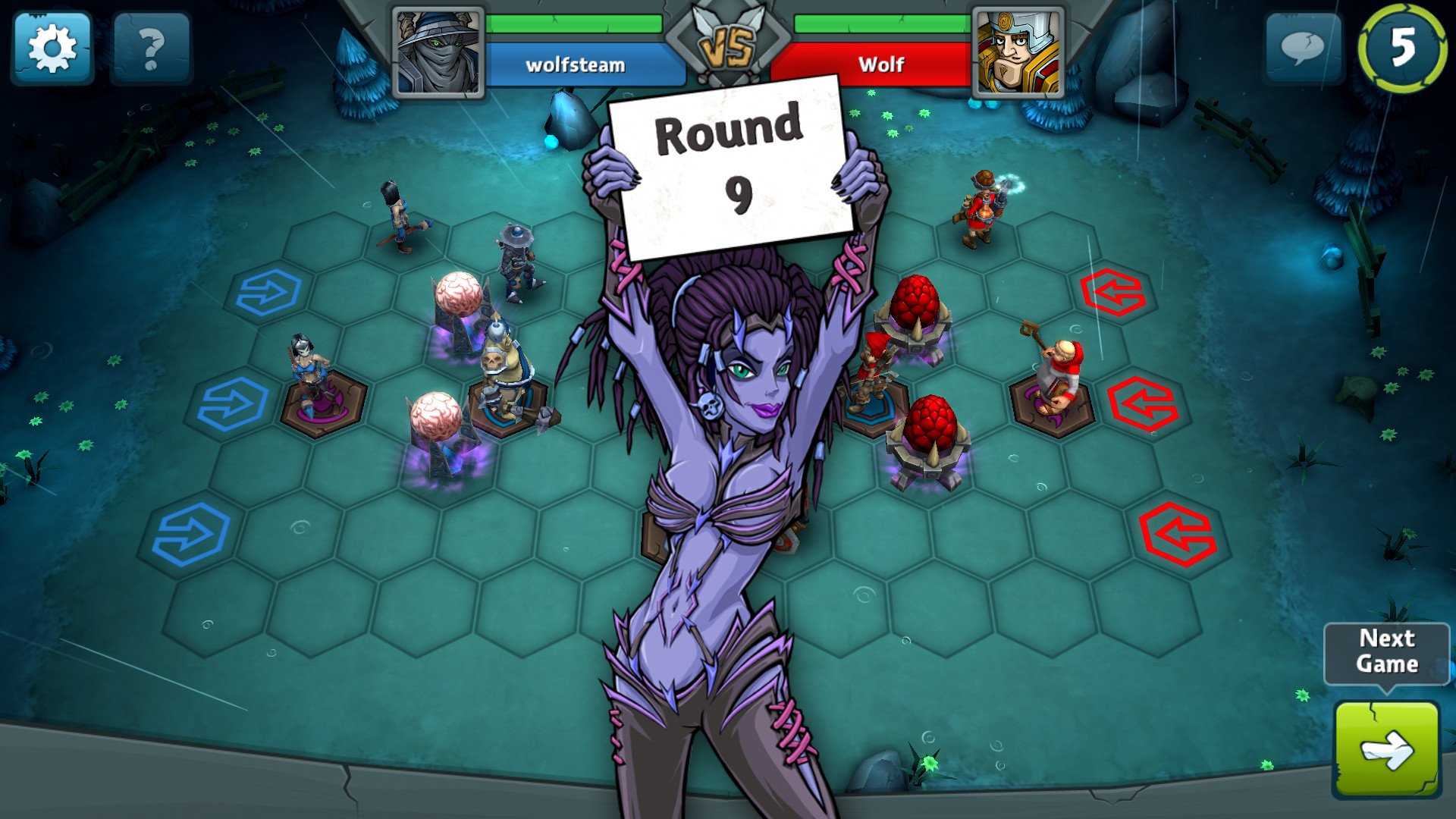
Task: Select the red dragon egg piece
Action: 916,303
